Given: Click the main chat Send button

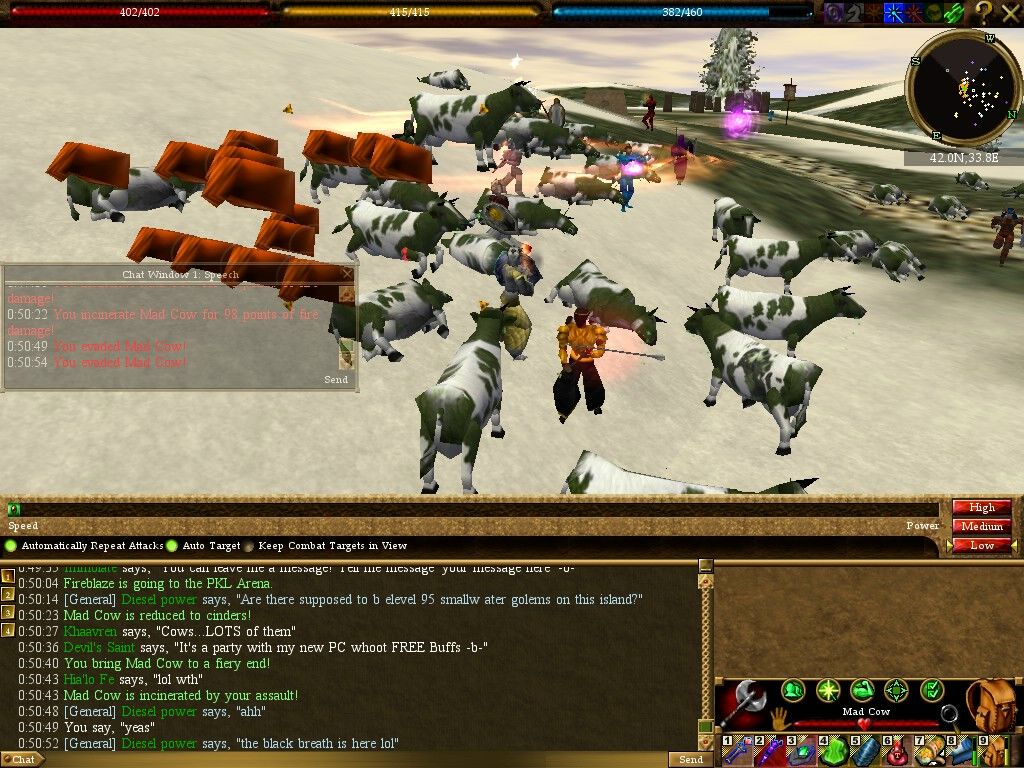Looking at the screenshot, I should click(691, 760).
